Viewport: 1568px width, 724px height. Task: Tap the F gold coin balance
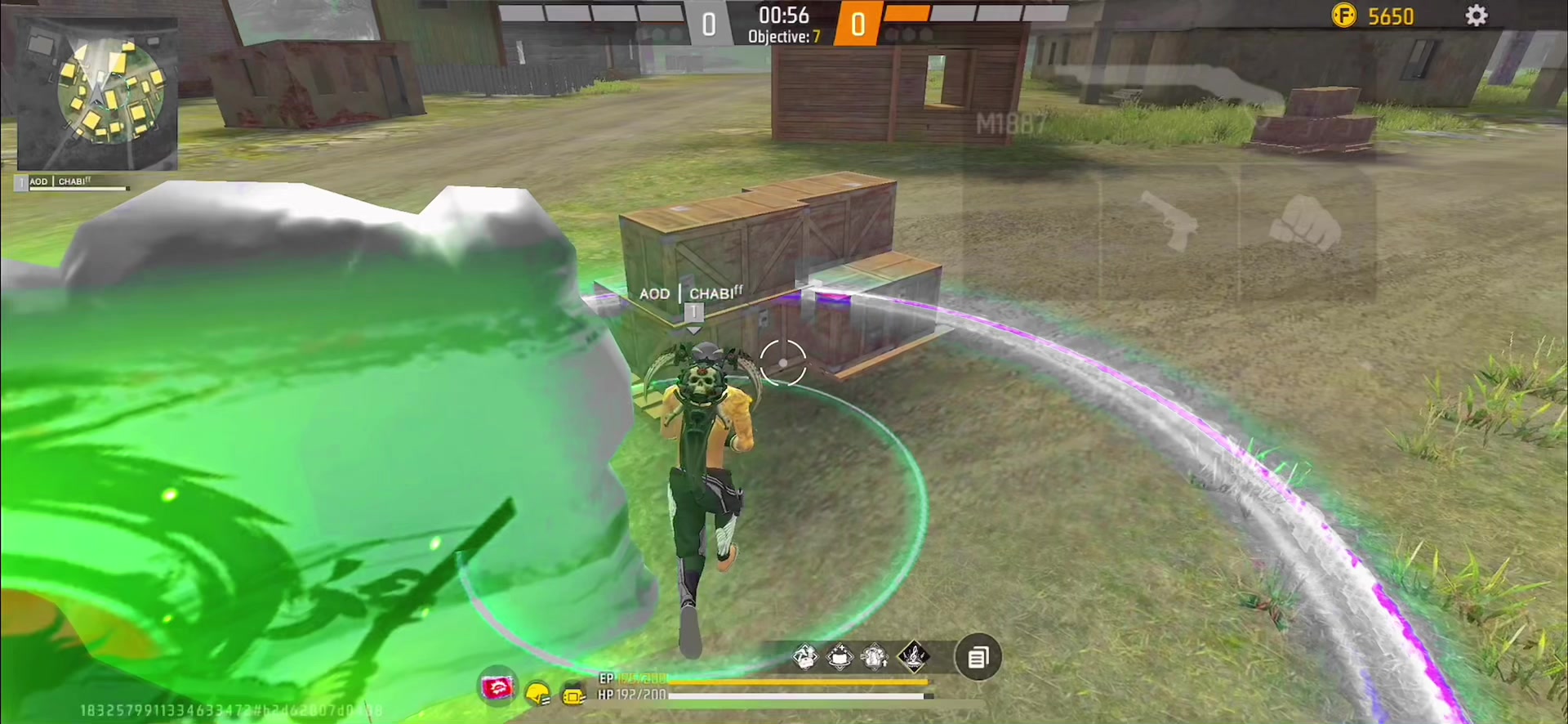pos(1373,16)
